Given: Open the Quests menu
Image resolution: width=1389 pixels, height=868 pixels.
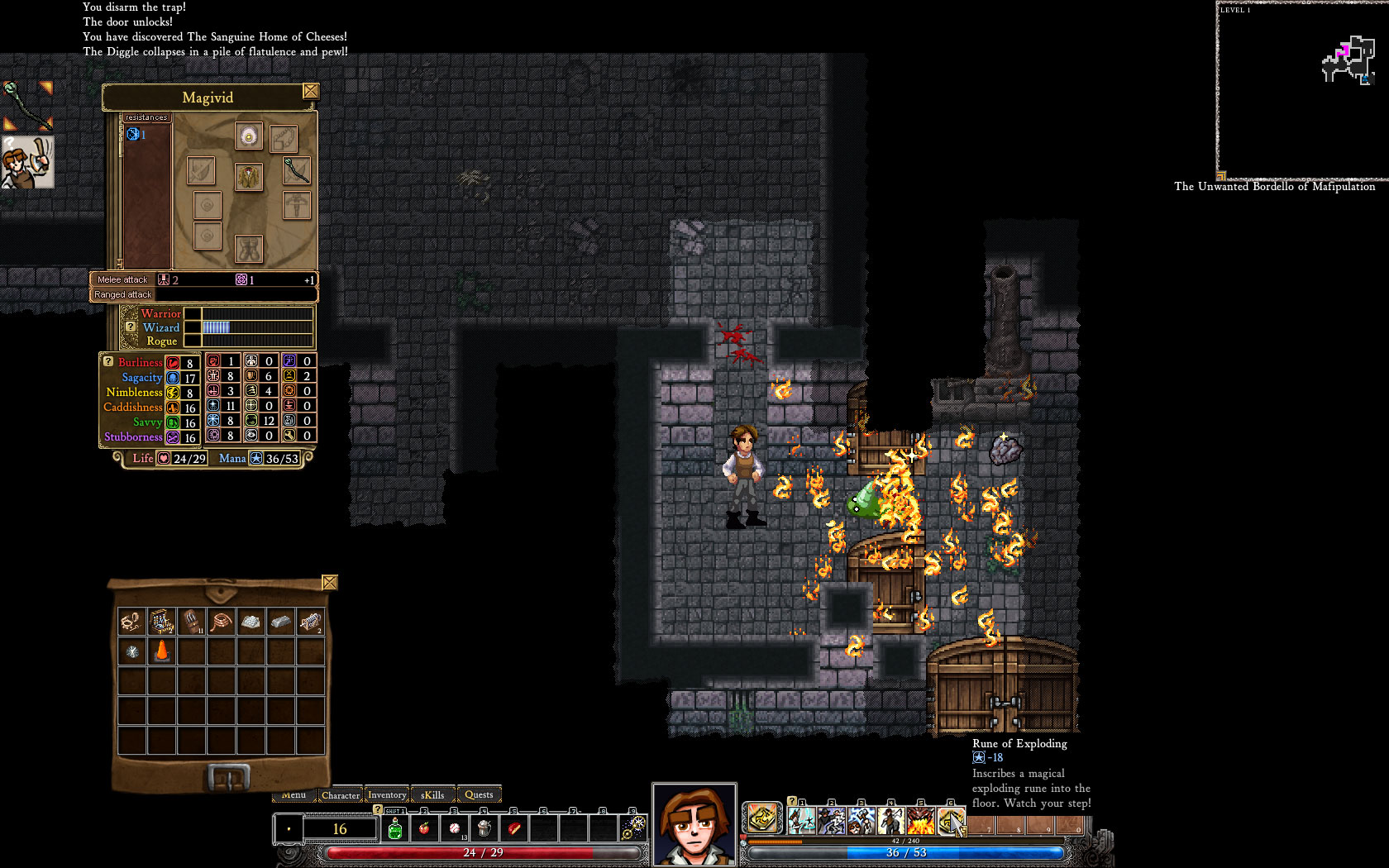Looking at the screenshot, I should tap(480, 794).
